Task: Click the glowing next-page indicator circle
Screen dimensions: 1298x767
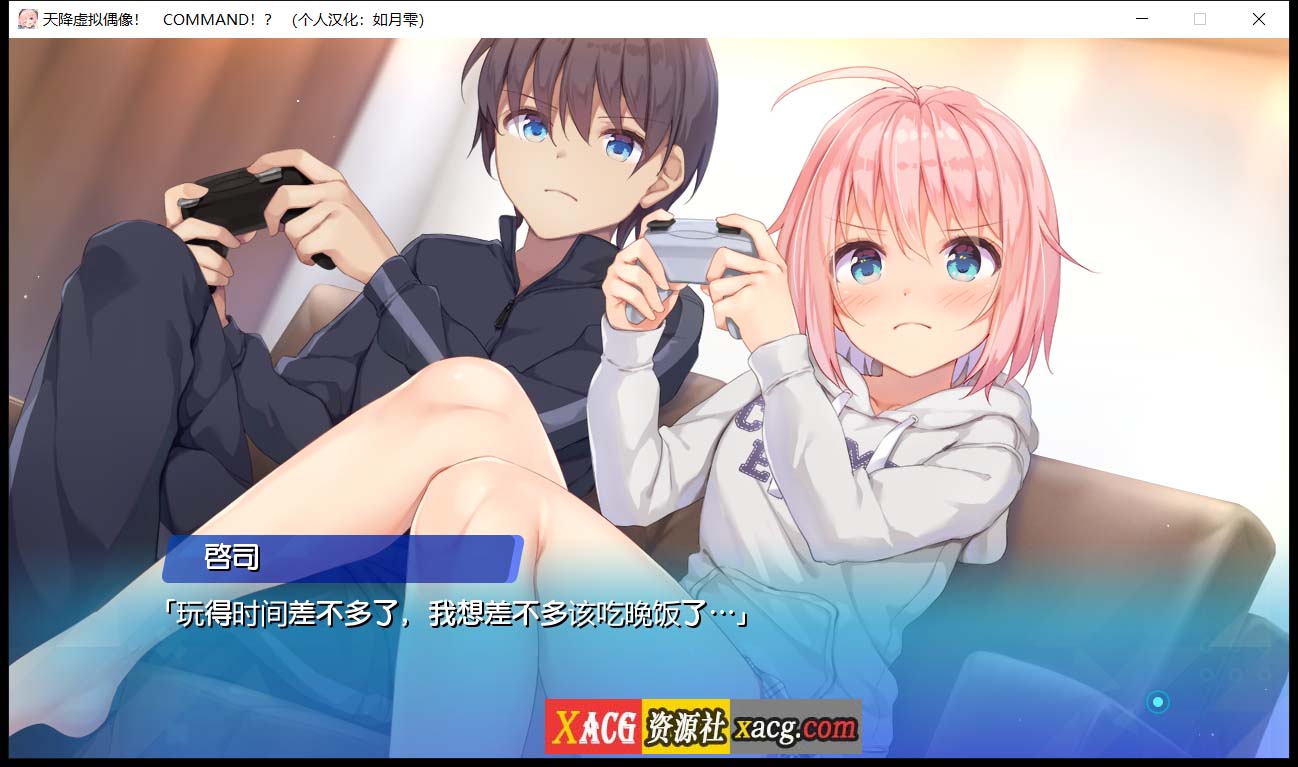Action: pyautogui.click(x=1159, y=700)
